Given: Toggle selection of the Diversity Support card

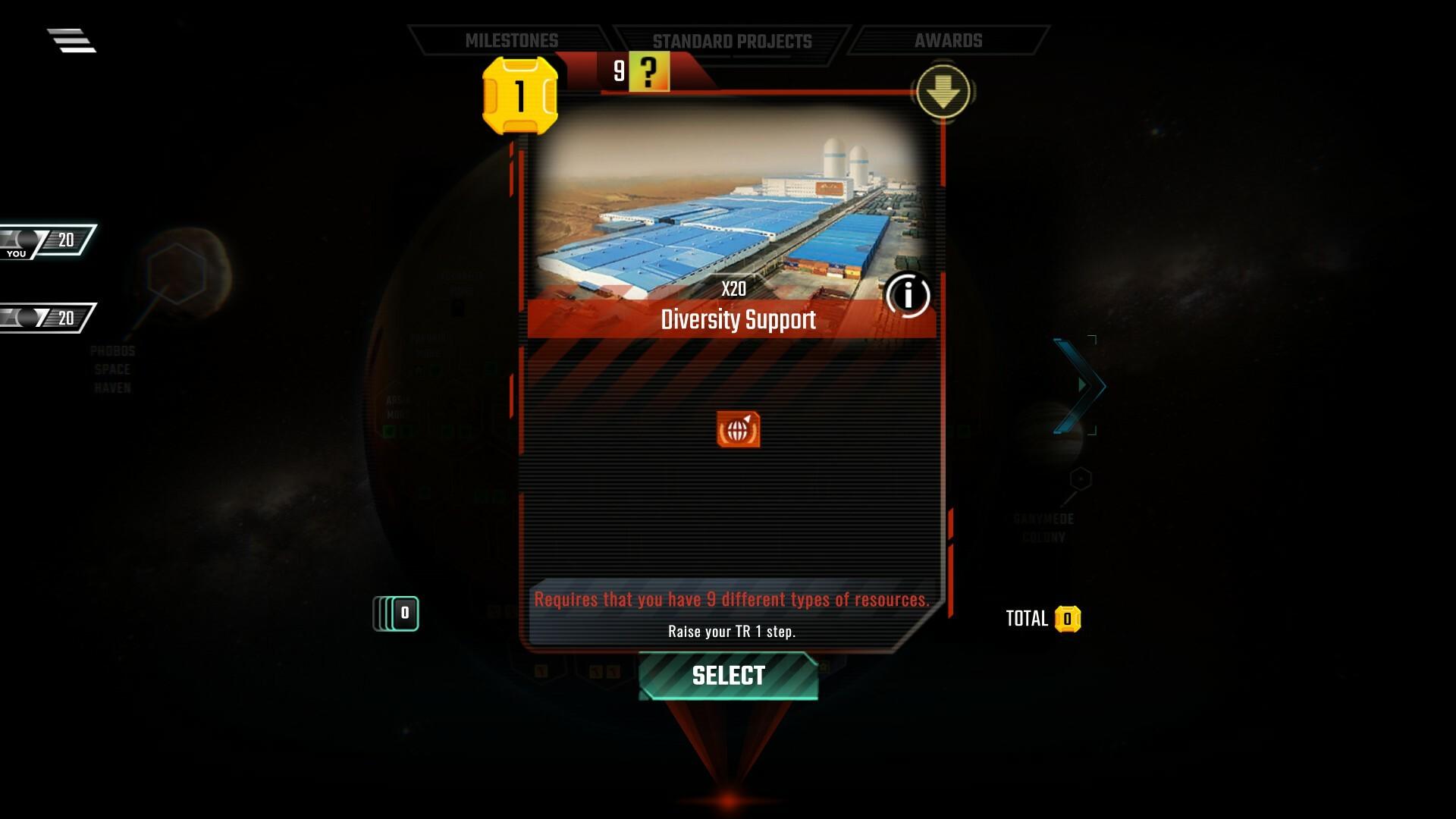Looking at the screenshot, I should (728, 674).
